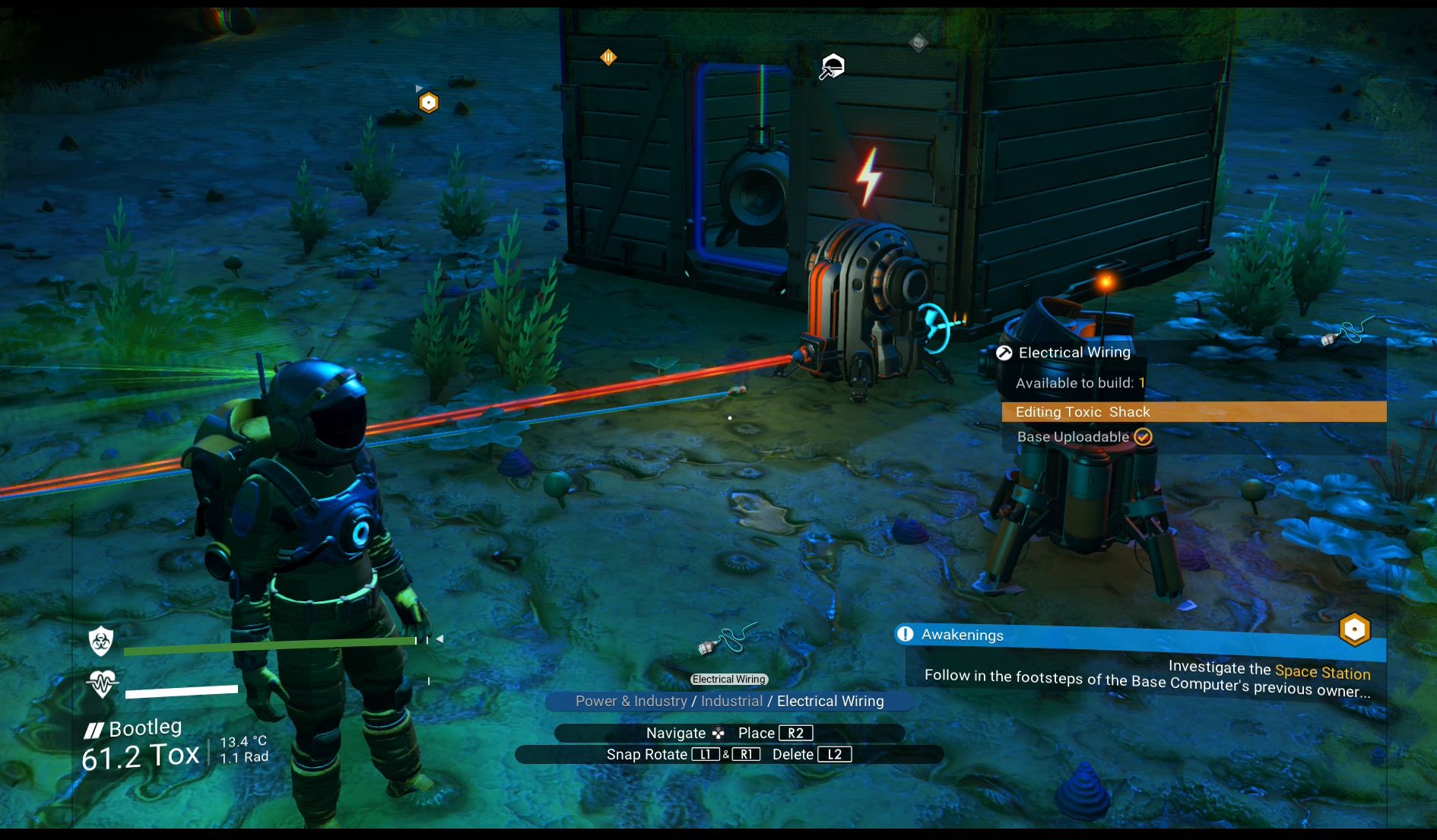Open the Power & Industry category
This screenshot has height=840, width=1437.
[x=632, y=701]
